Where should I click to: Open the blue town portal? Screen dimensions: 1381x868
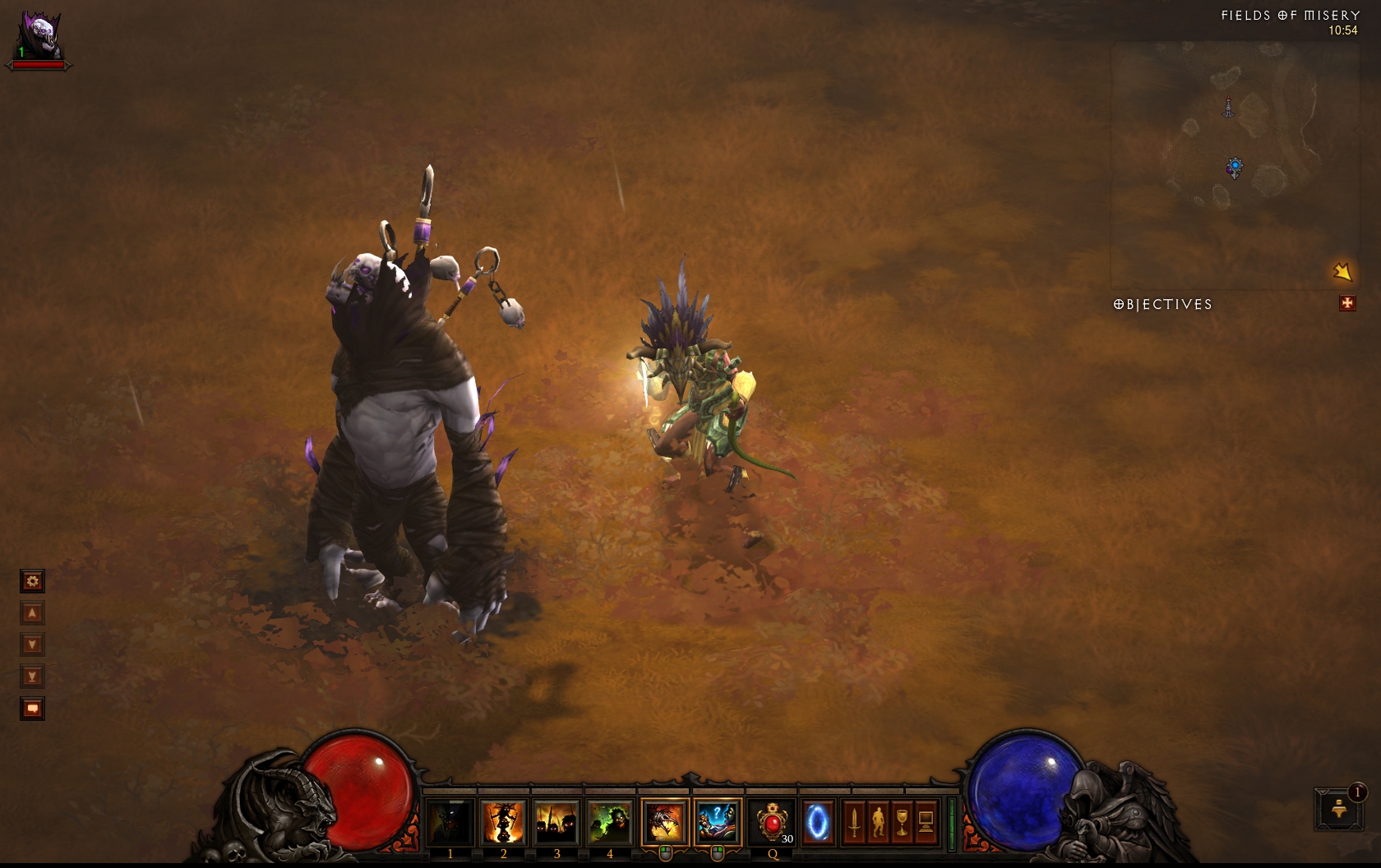click(818, 821)
